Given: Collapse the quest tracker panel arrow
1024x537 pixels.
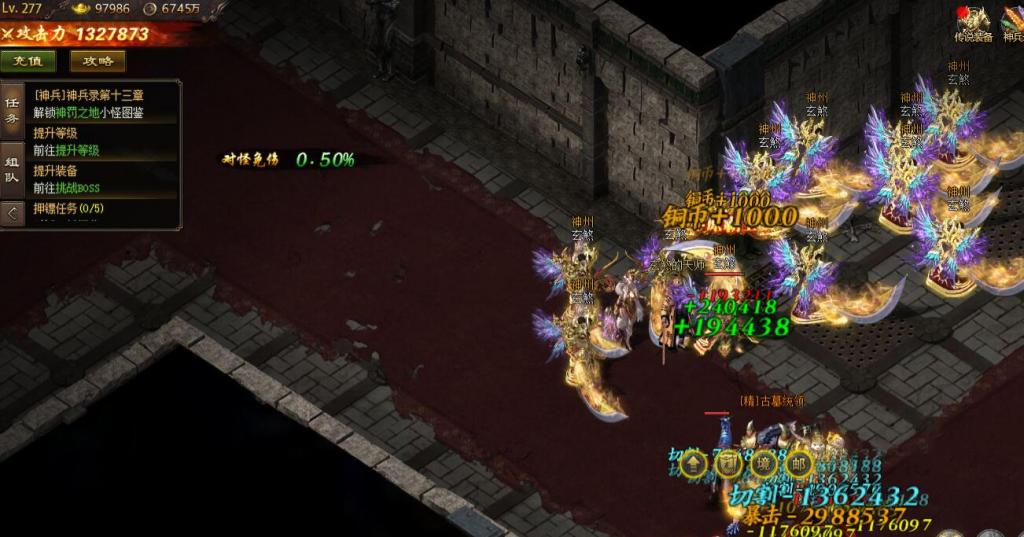Looking at the screenshot, I should tap(12, 212).
